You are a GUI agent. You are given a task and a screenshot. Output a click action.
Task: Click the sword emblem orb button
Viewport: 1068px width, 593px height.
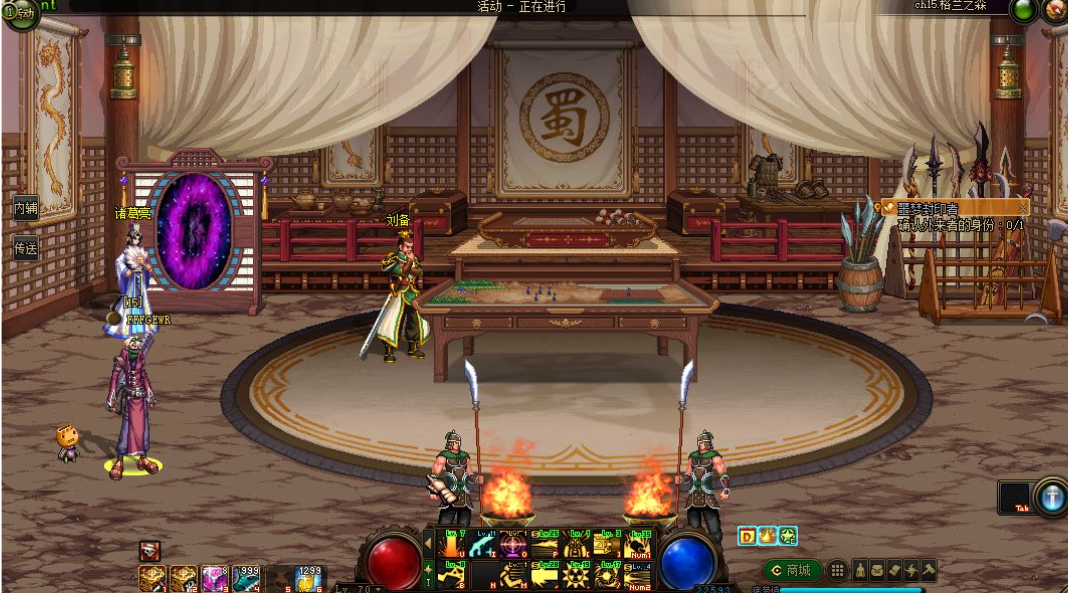coord(1050,497)
